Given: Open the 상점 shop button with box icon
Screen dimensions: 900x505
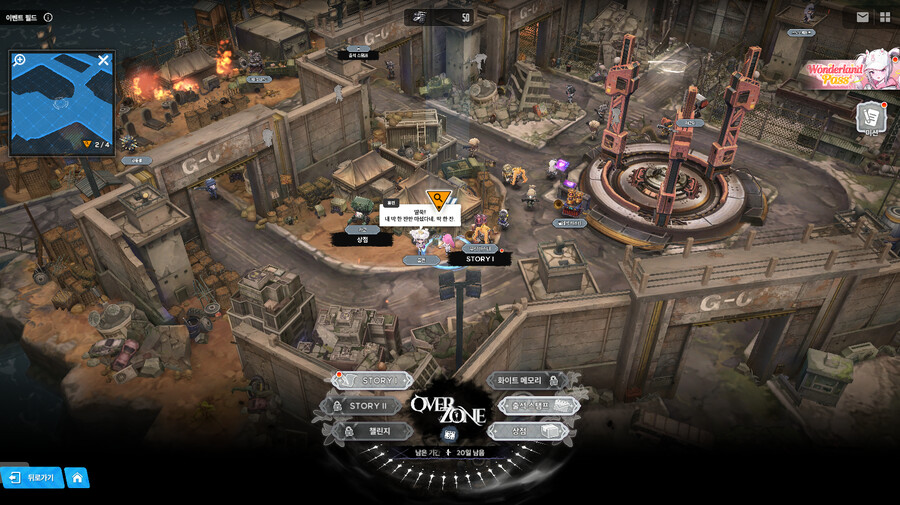Looking at the screenshot, I should (528, 431).
